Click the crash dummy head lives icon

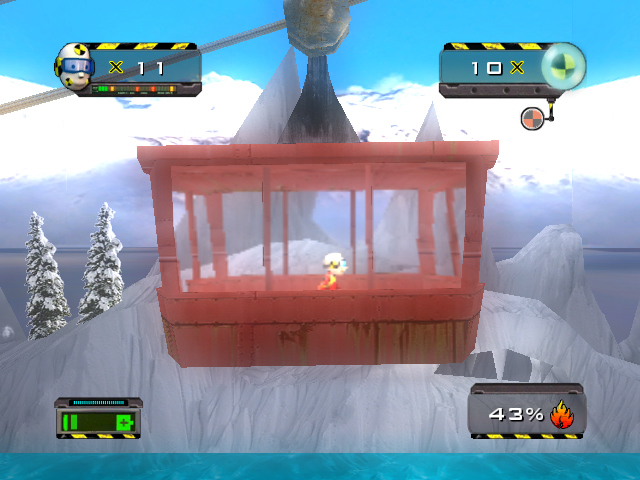point(74,67)
